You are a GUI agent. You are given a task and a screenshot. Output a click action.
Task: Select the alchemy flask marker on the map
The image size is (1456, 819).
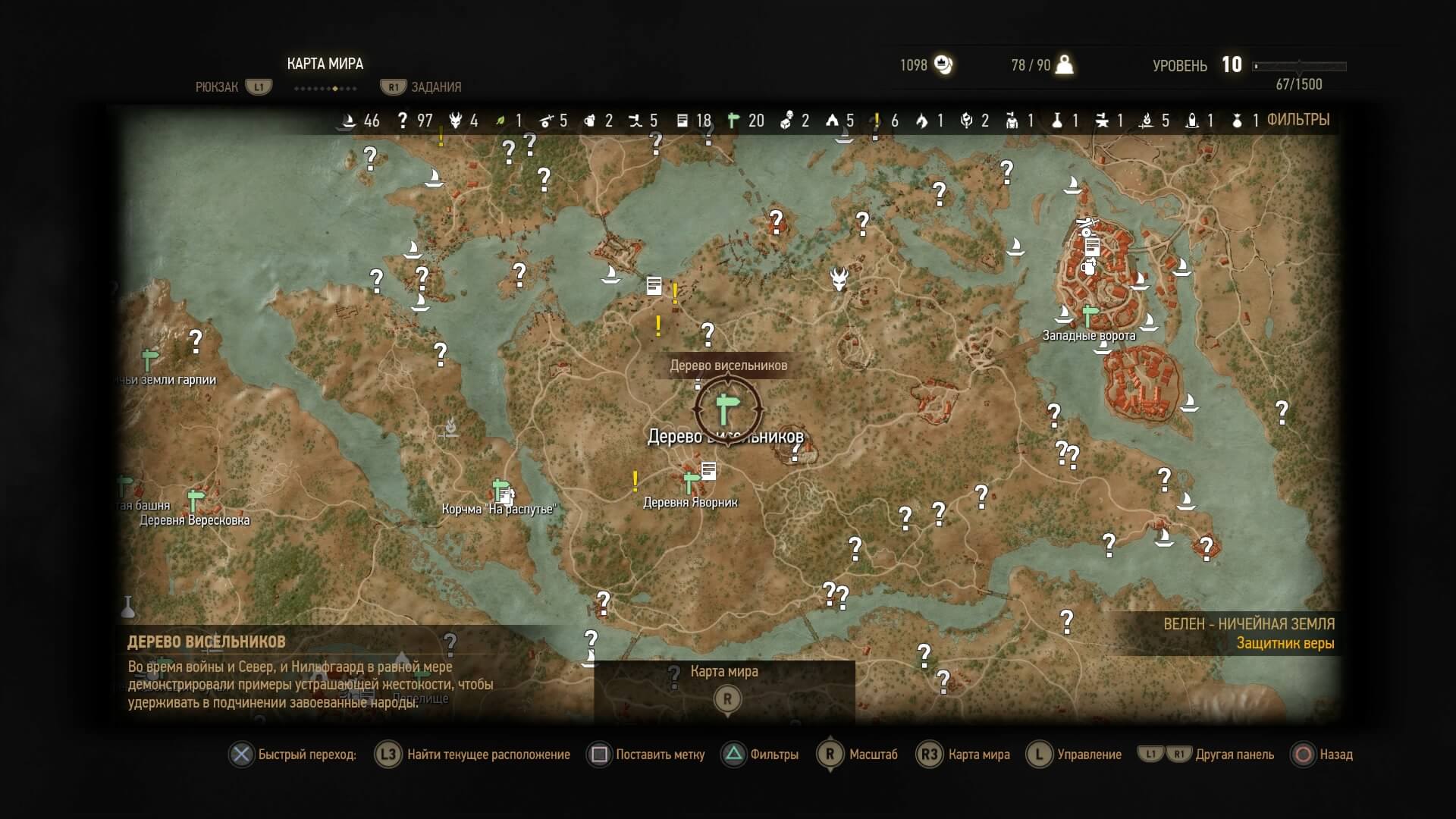tap(128, 607)
